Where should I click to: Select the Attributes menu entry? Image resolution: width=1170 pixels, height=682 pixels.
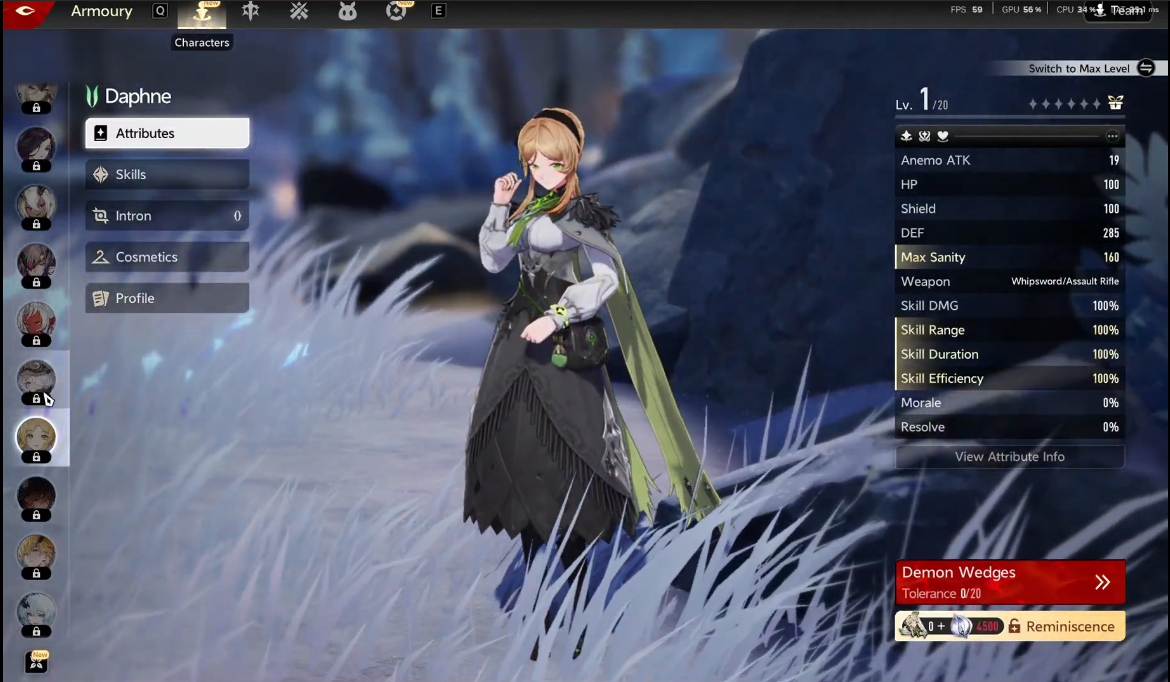point(167,133)
